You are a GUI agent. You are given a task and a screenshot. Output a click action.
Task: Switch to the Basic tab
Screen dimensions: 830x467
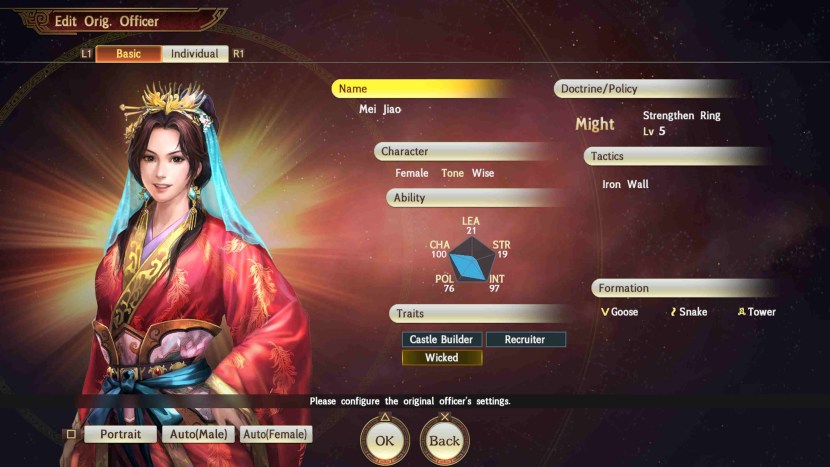[128, 54]
